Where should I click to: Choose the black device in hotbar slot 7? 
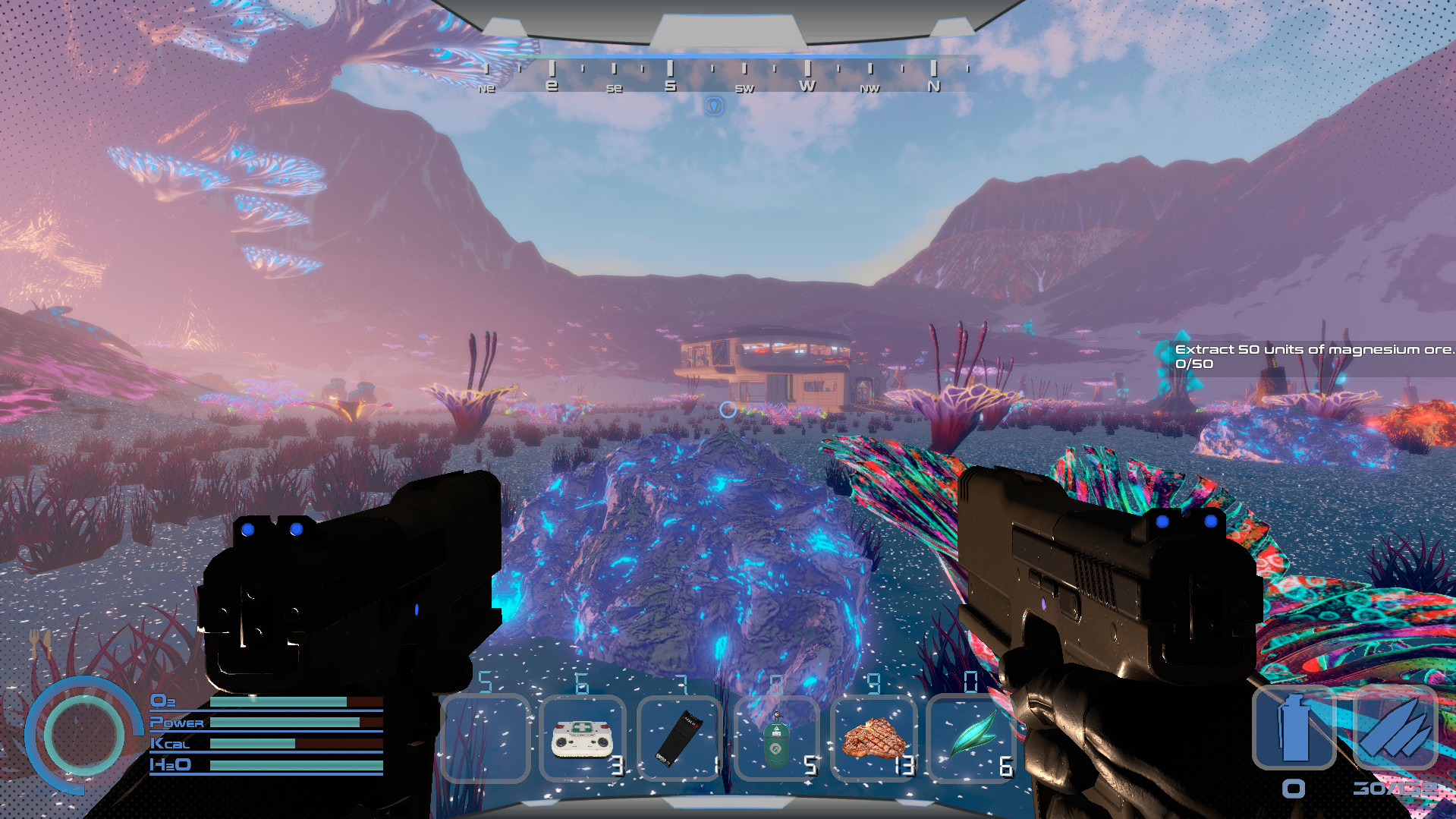pos(679,739)
